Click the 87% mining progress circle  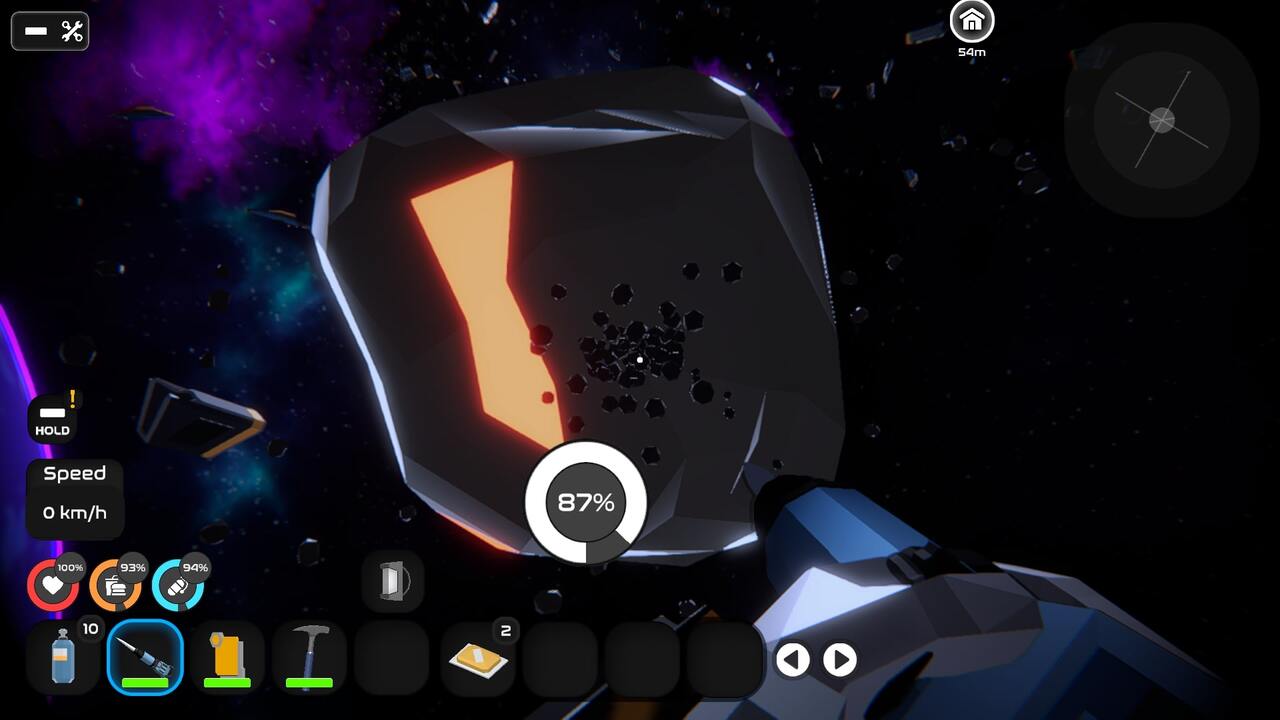coord(585,503)
